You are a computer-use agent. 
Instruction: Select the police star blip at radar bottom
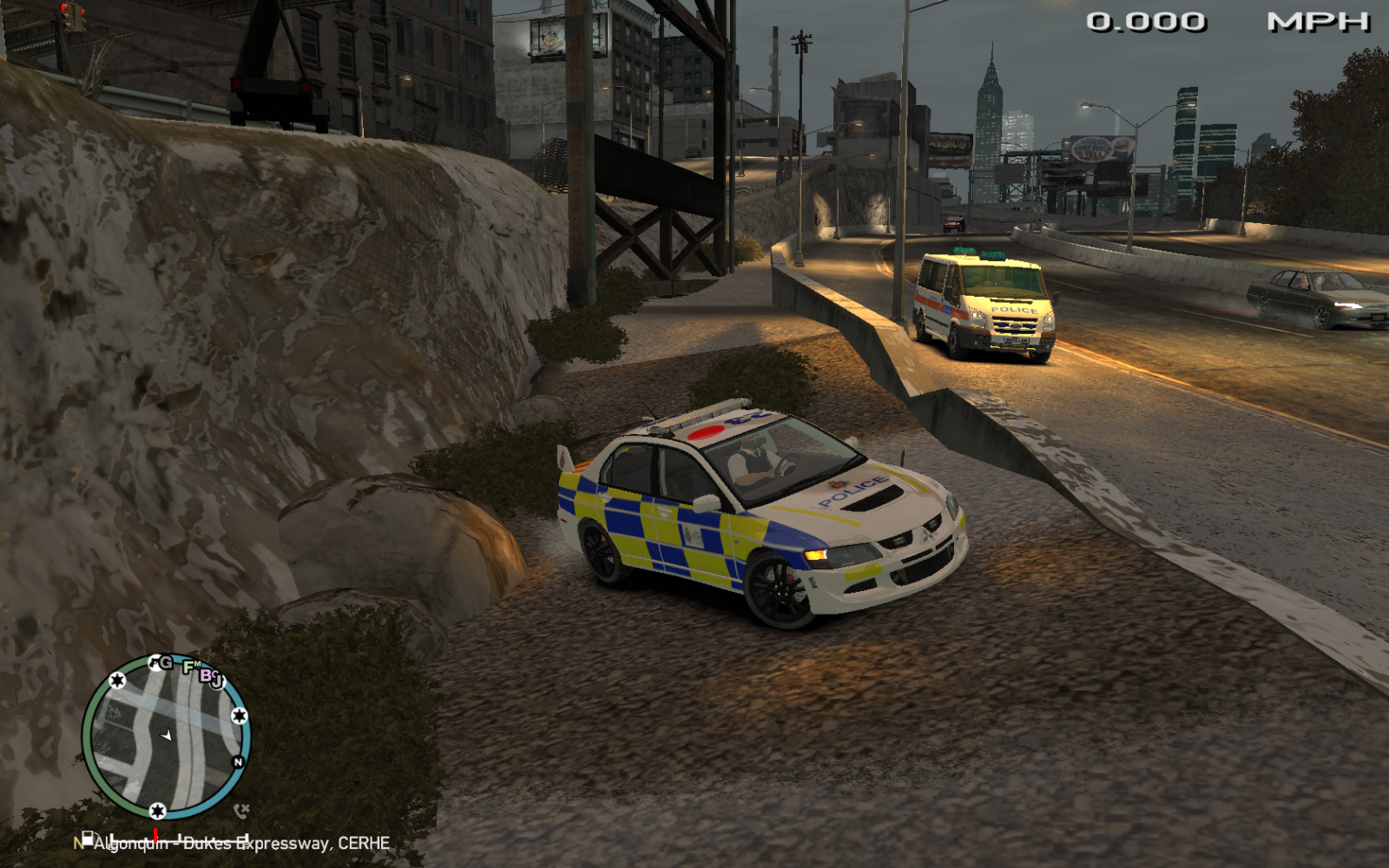coord(157,811)
